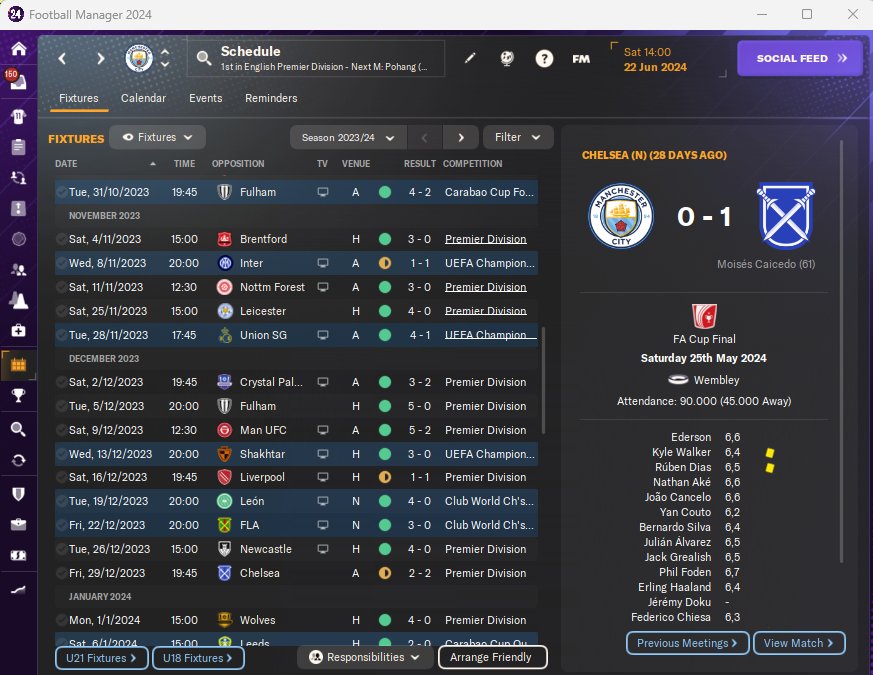Open the Home screen from sidebar
The width and height of the screenshot is (873, 675).
pos(18,49)
